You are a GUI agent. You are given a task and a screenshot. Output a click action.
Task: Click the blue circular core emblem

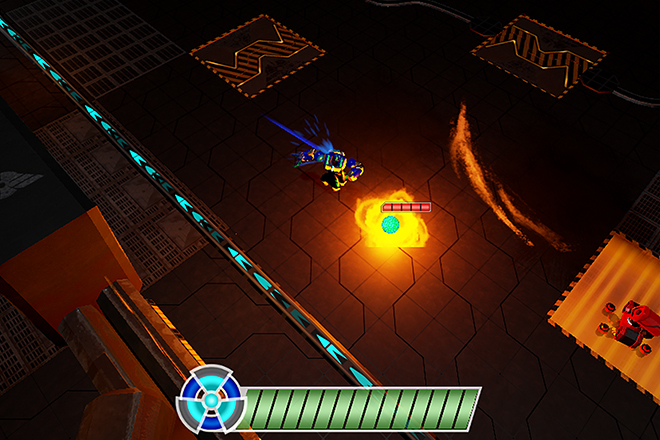(x=211, y=400)
